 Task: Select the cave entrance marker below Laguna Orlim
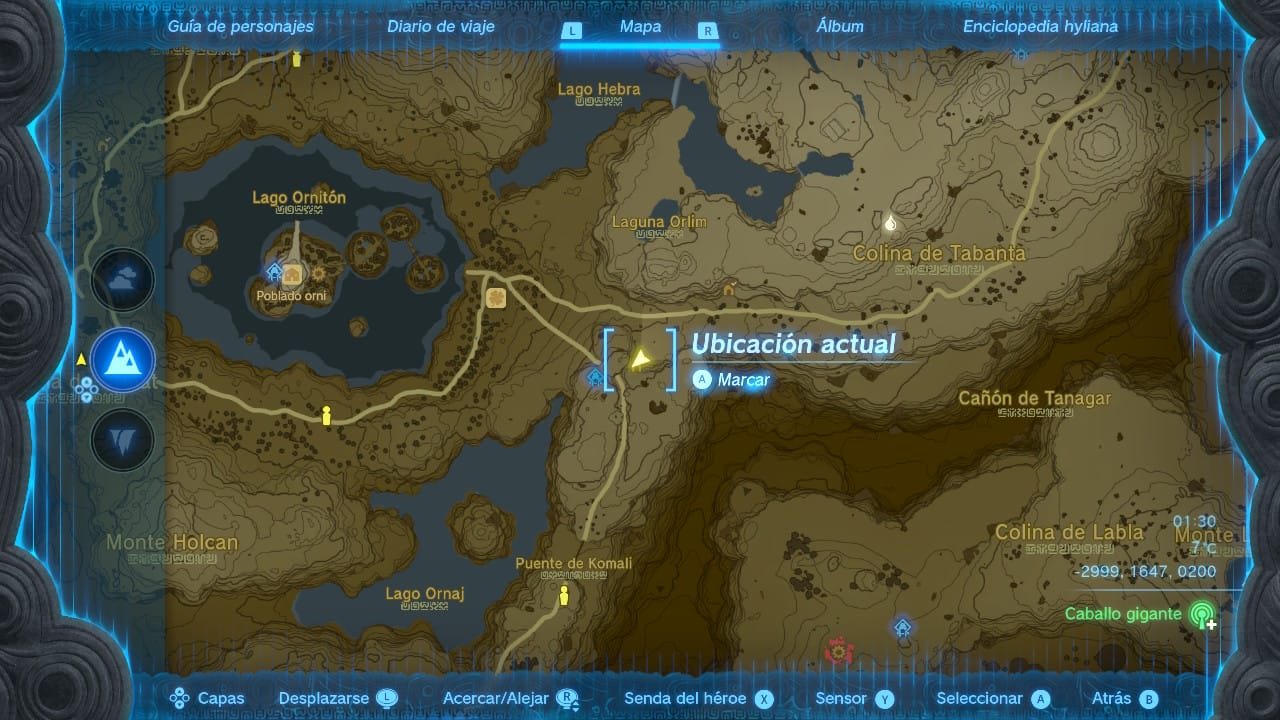coord(730,290)
